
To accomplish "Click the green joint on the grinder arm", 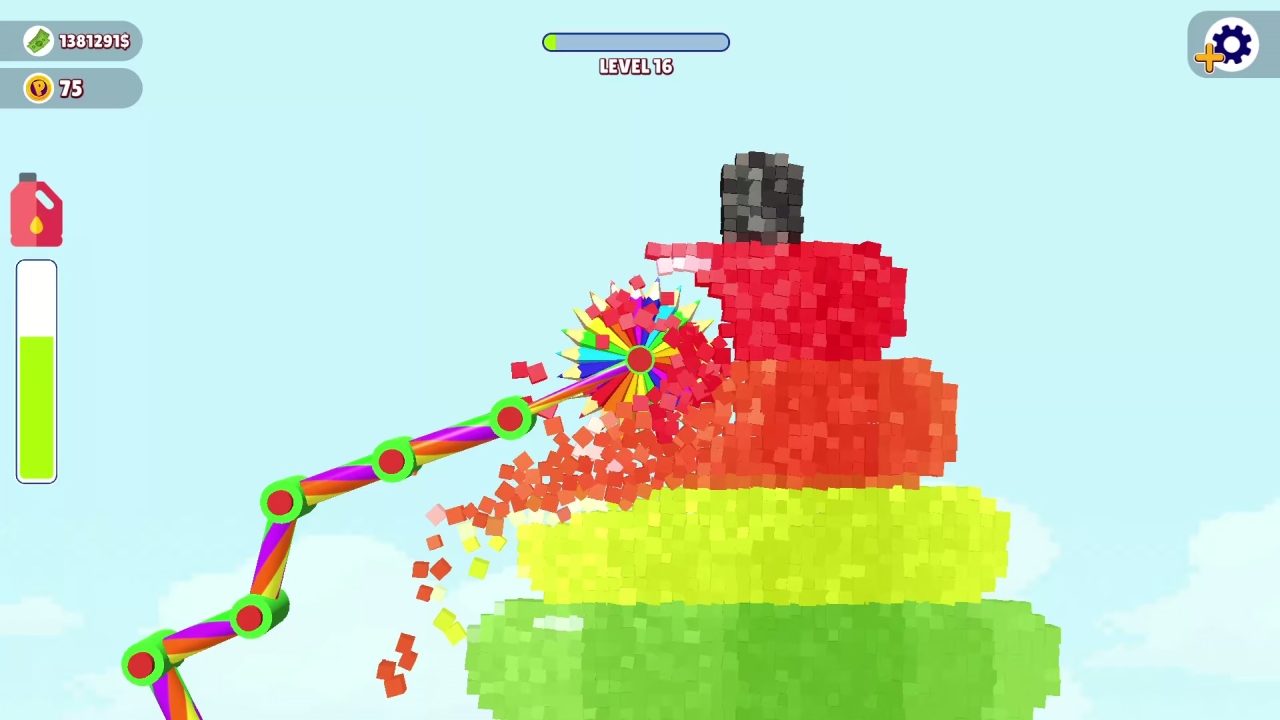I will [510, 418].
